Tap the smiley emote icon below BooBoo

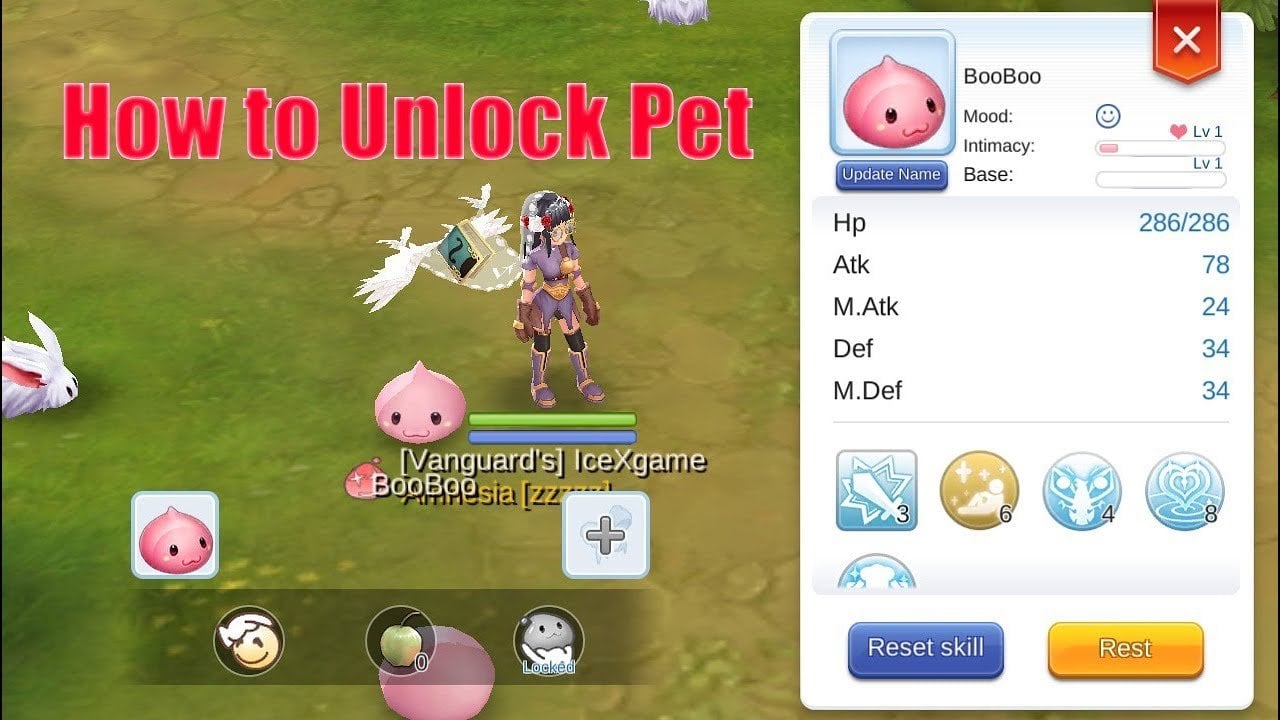pyautogui.click(x=248, y=641)
